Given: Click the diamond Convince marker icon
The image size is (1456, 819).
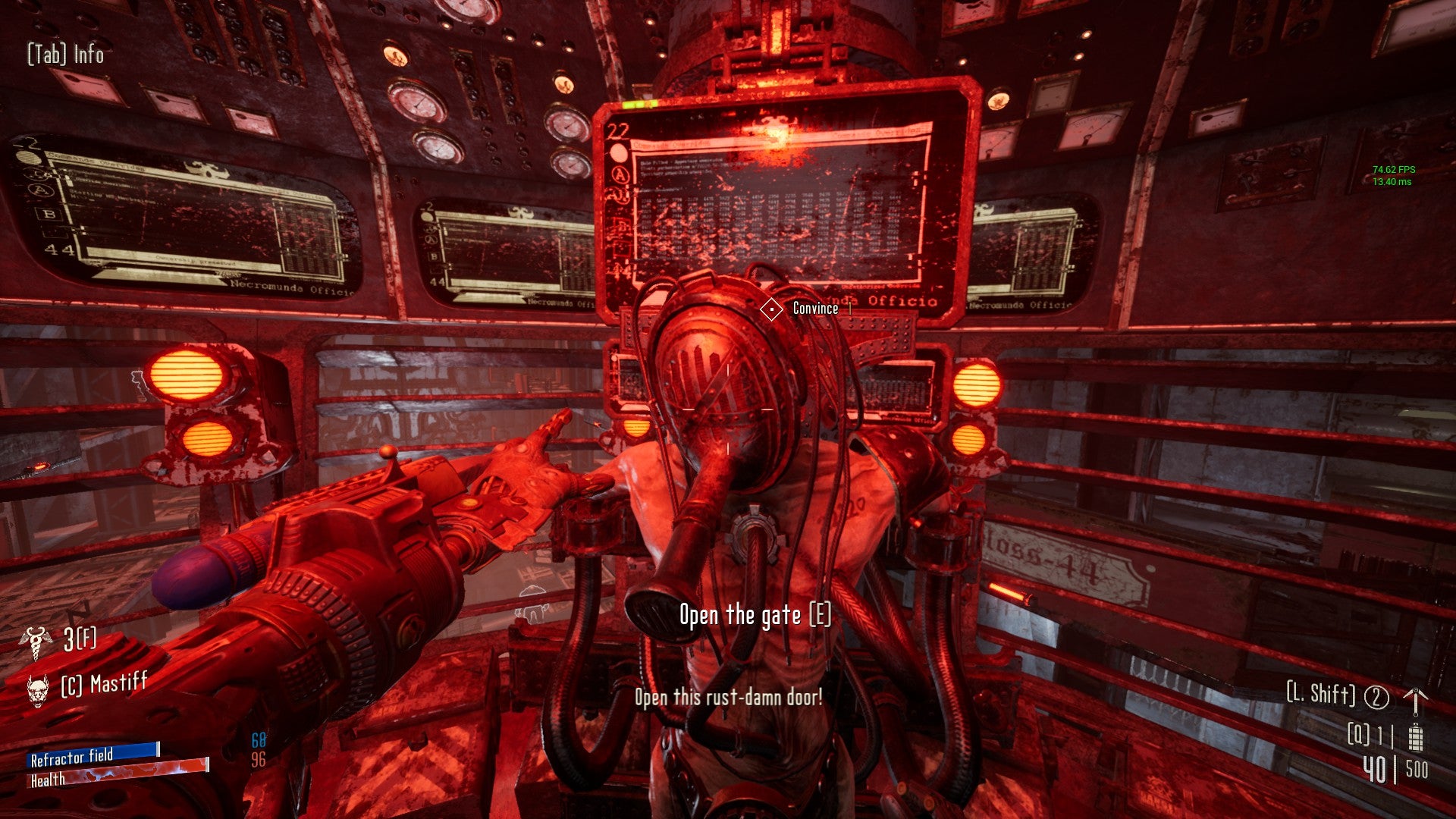Looking at the screenshot, I should 773,309.
